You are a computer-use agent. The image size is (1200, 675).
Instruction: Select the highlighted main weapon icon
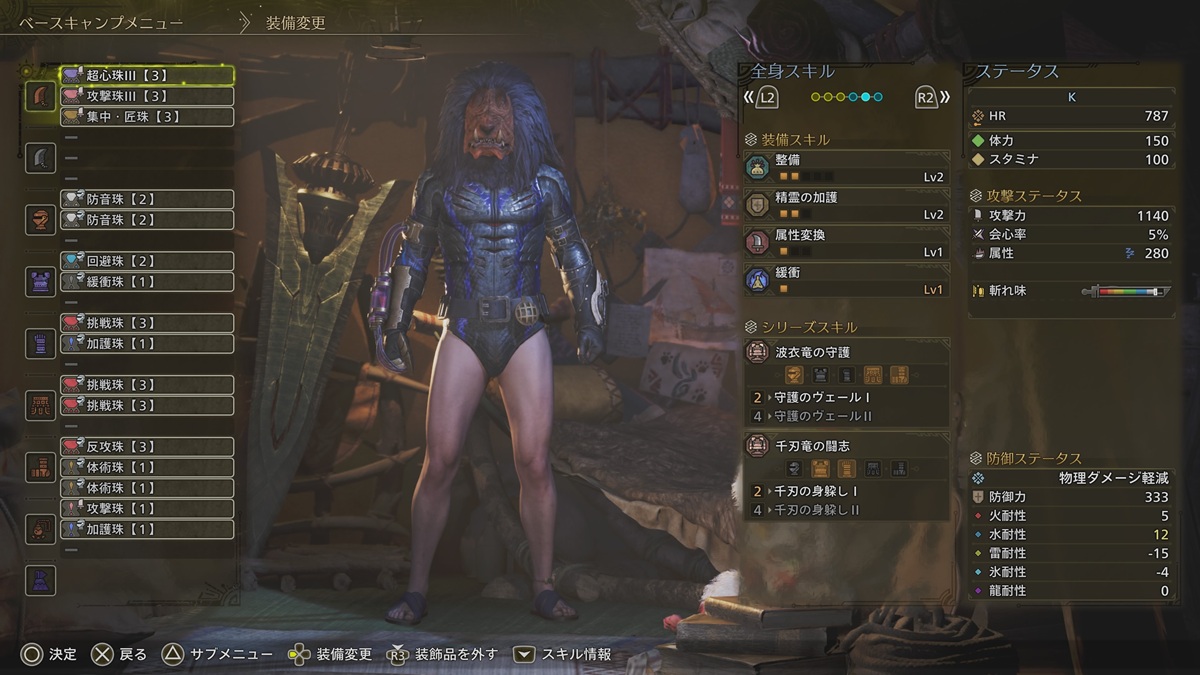tap(40, 96)
